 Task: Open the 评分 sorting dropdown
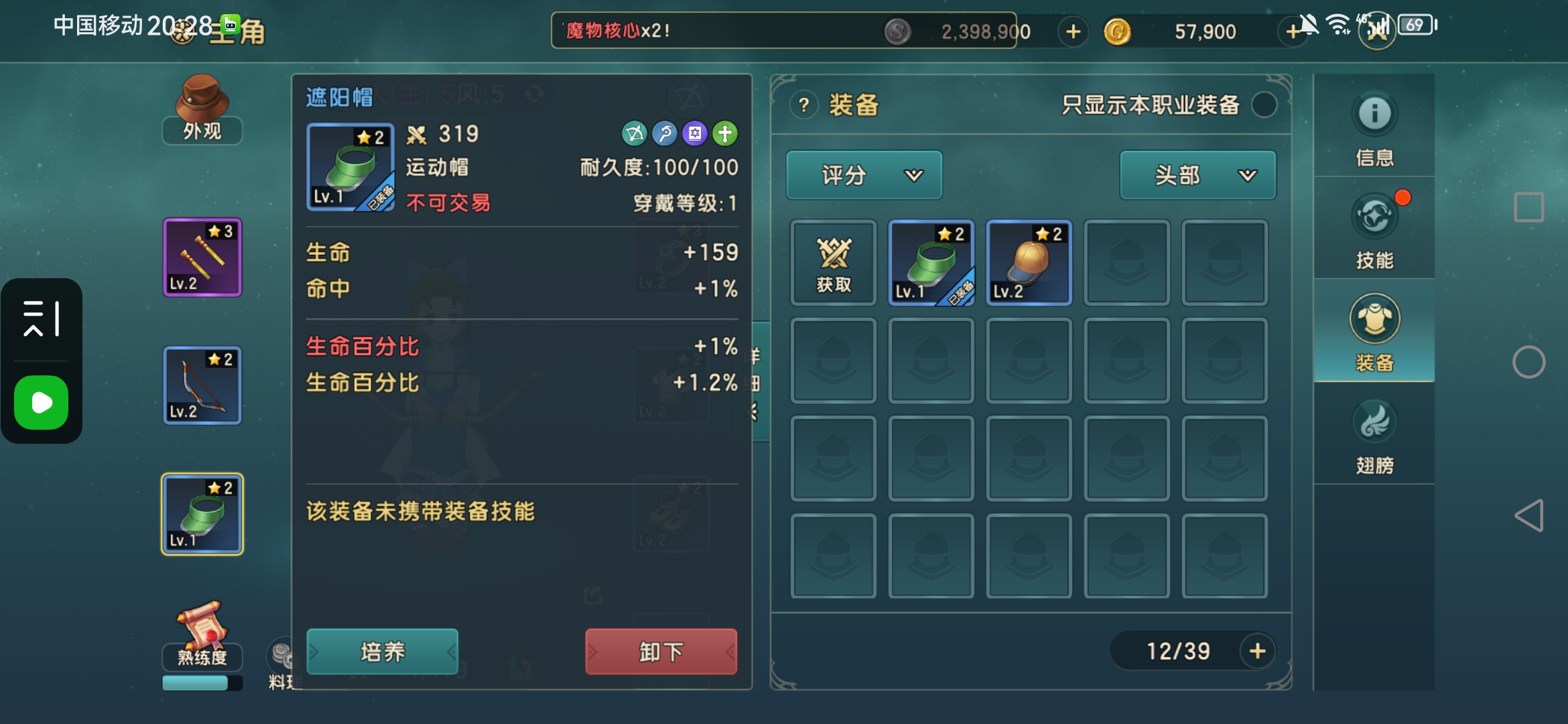(864, 175)
